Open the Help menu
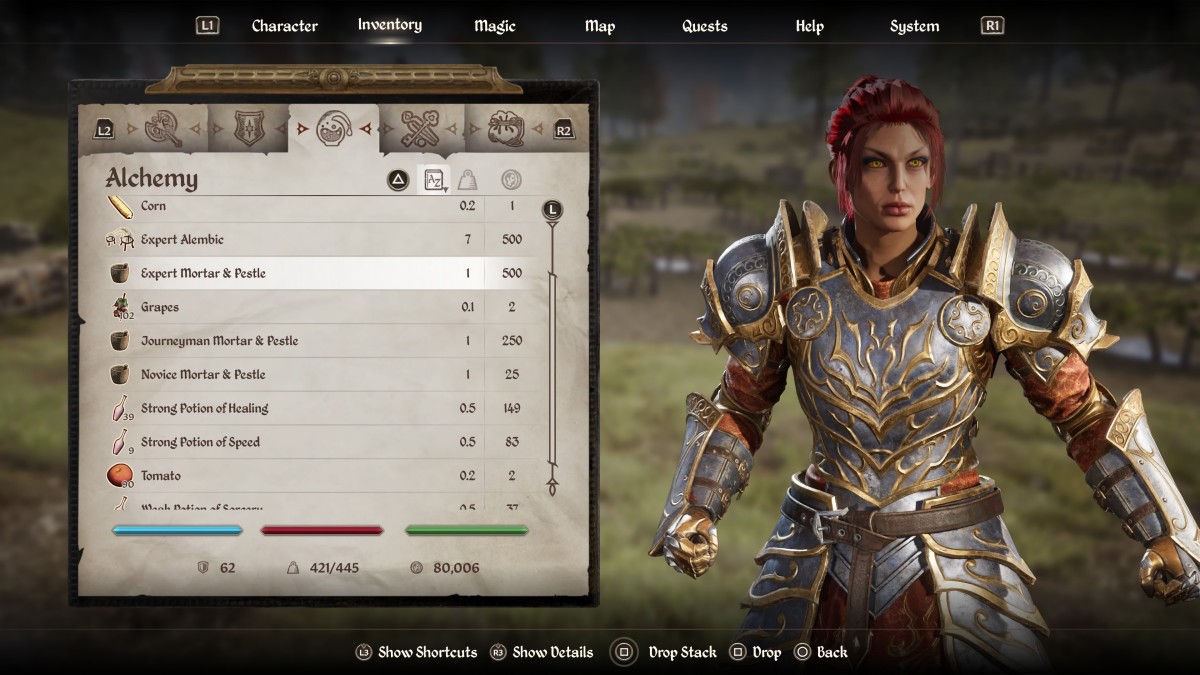This screenshot has height=675, width=1200. coord(809,26)
